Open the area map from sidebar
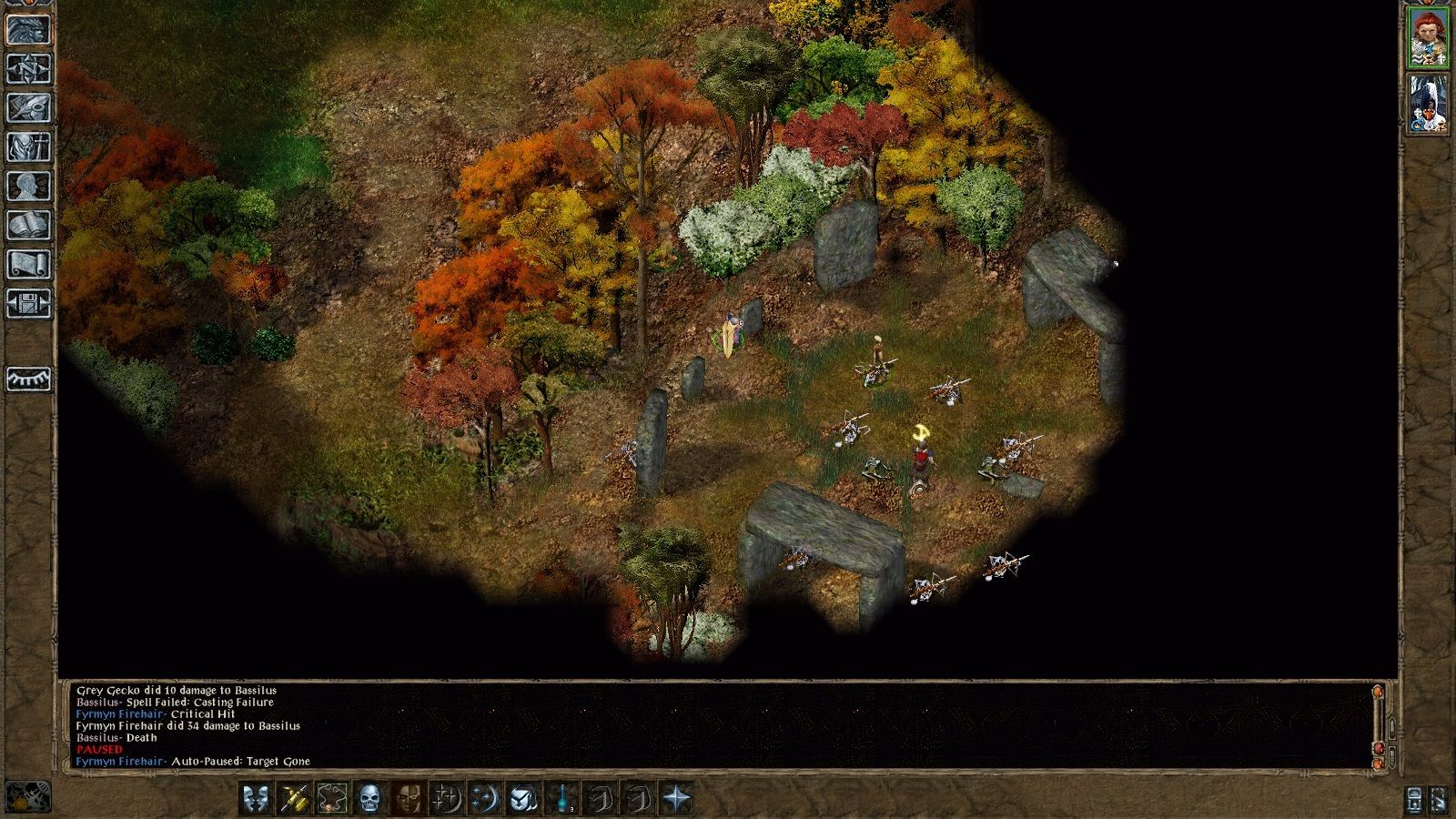 pos(28,69)
